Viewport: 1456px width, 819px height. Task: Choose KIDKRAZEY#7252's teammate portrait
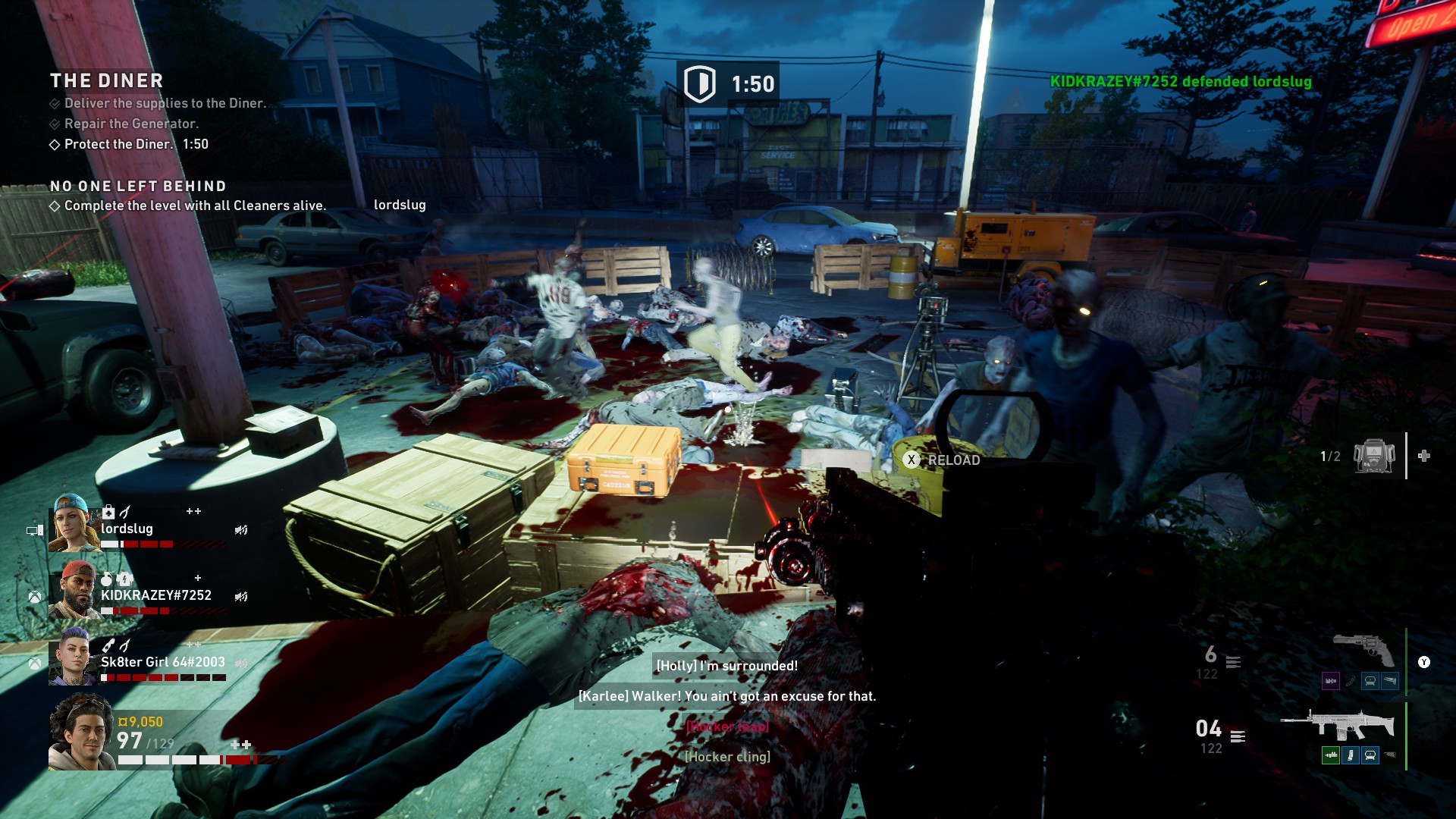tap(74, 590)
